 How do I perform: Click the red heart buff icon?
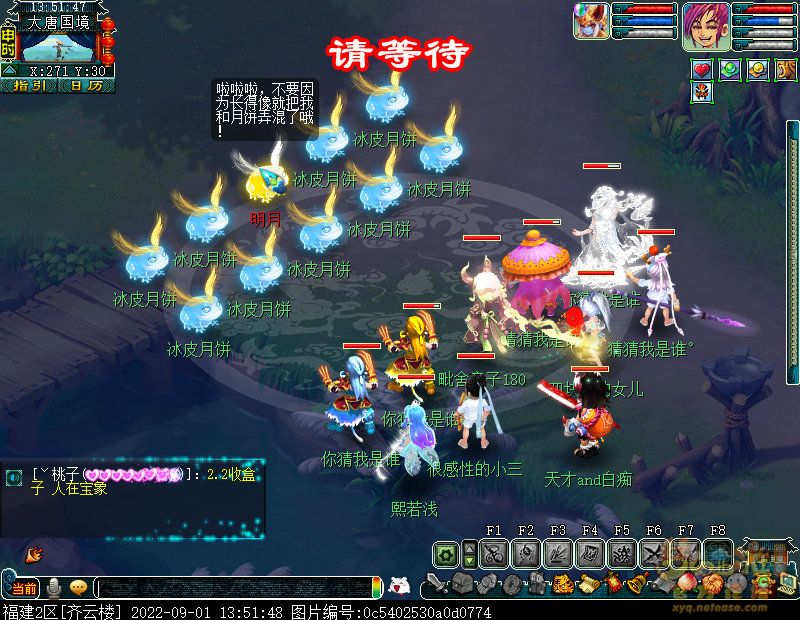(x=702, y=70)
